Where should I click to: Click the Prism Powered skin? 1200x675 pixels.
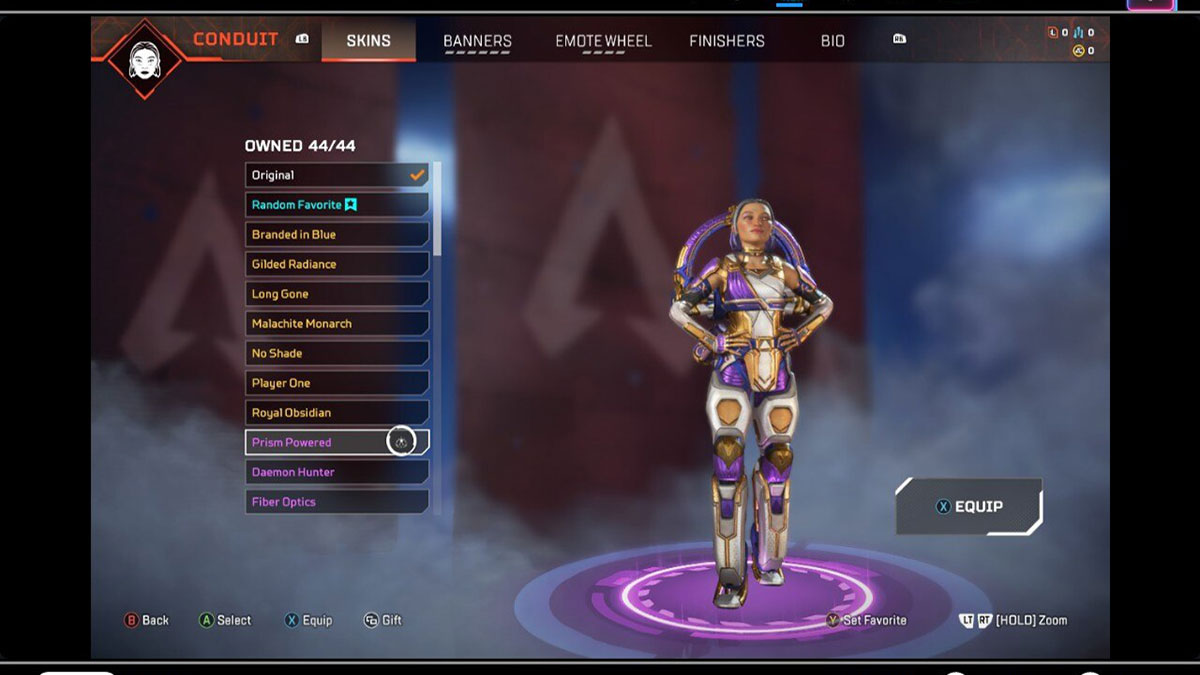click(315, 442)
